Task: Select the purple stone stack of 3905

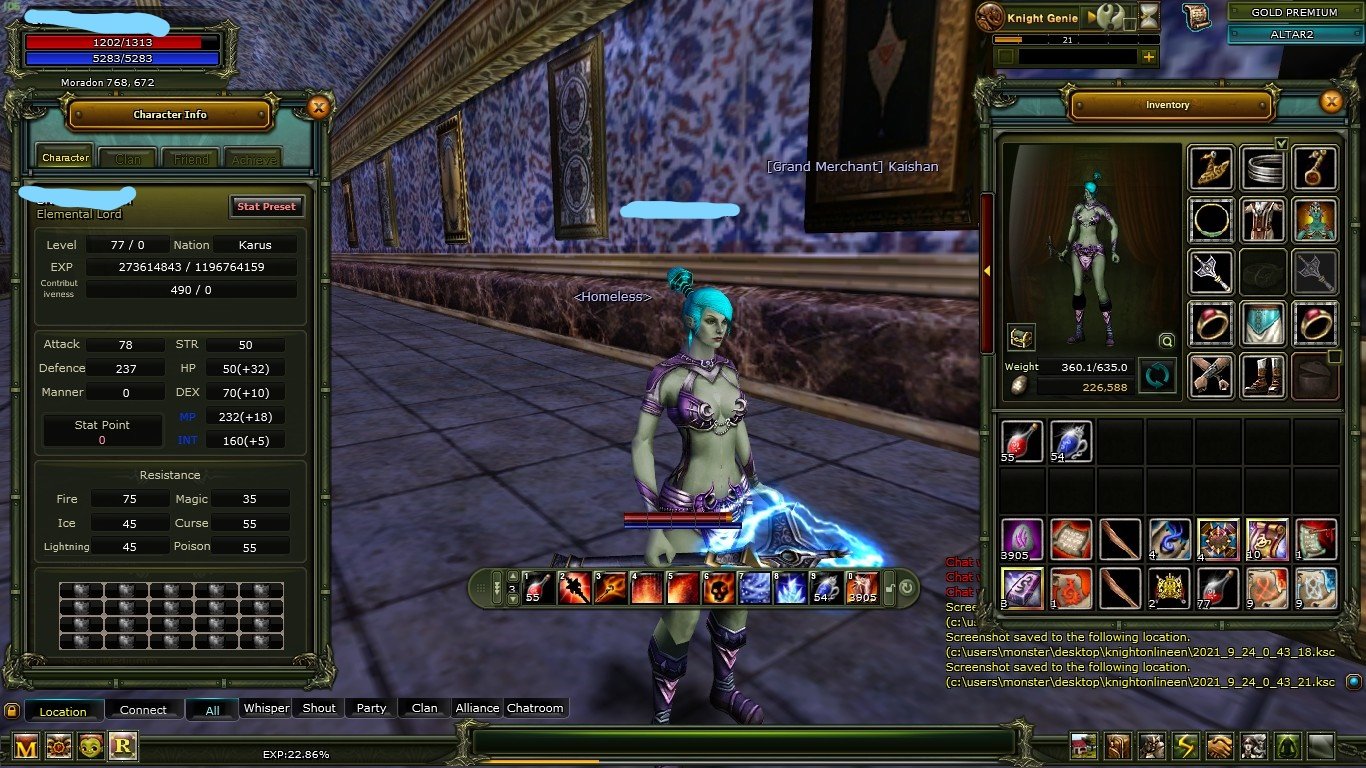Action: pos(1022,539)
